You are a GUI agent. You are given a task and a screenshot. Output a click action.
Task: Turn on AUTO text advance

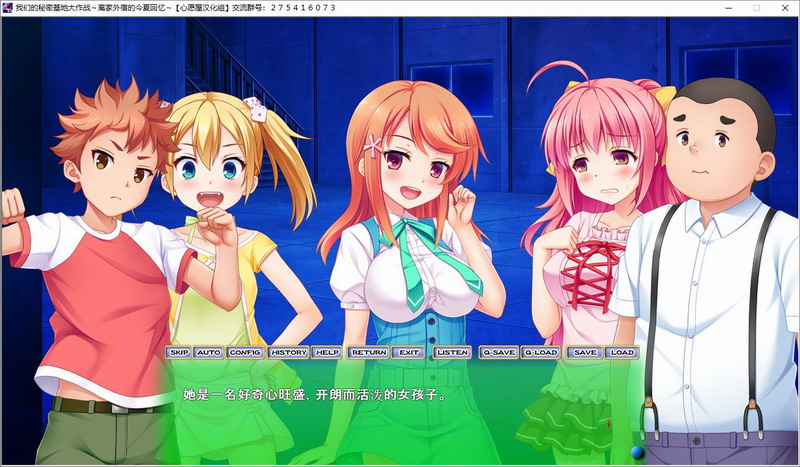(209, 352)
